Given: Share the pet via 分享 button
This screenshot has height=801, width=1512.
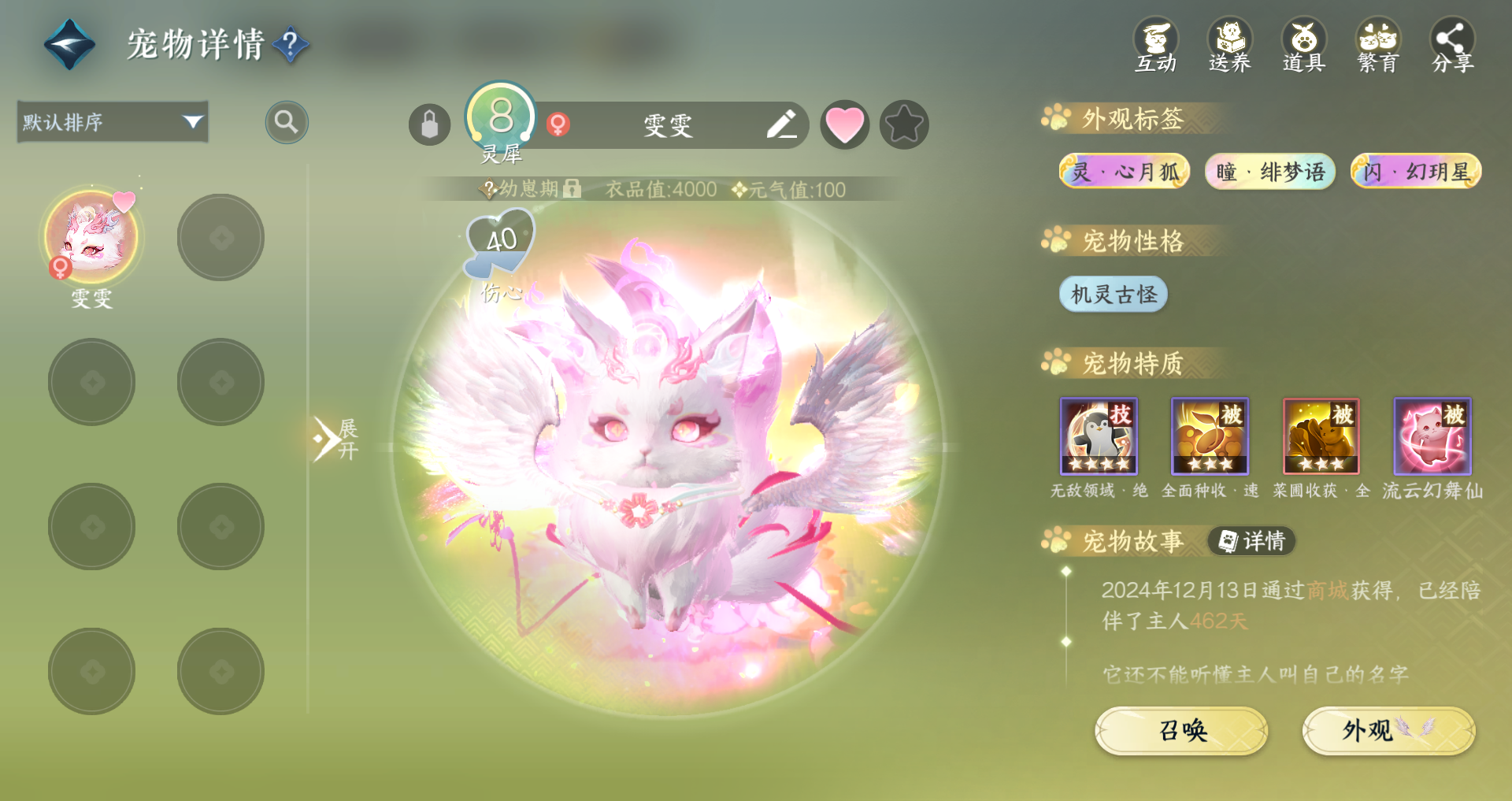Looking at the screenshot, I should click(x=1452, y=46).
